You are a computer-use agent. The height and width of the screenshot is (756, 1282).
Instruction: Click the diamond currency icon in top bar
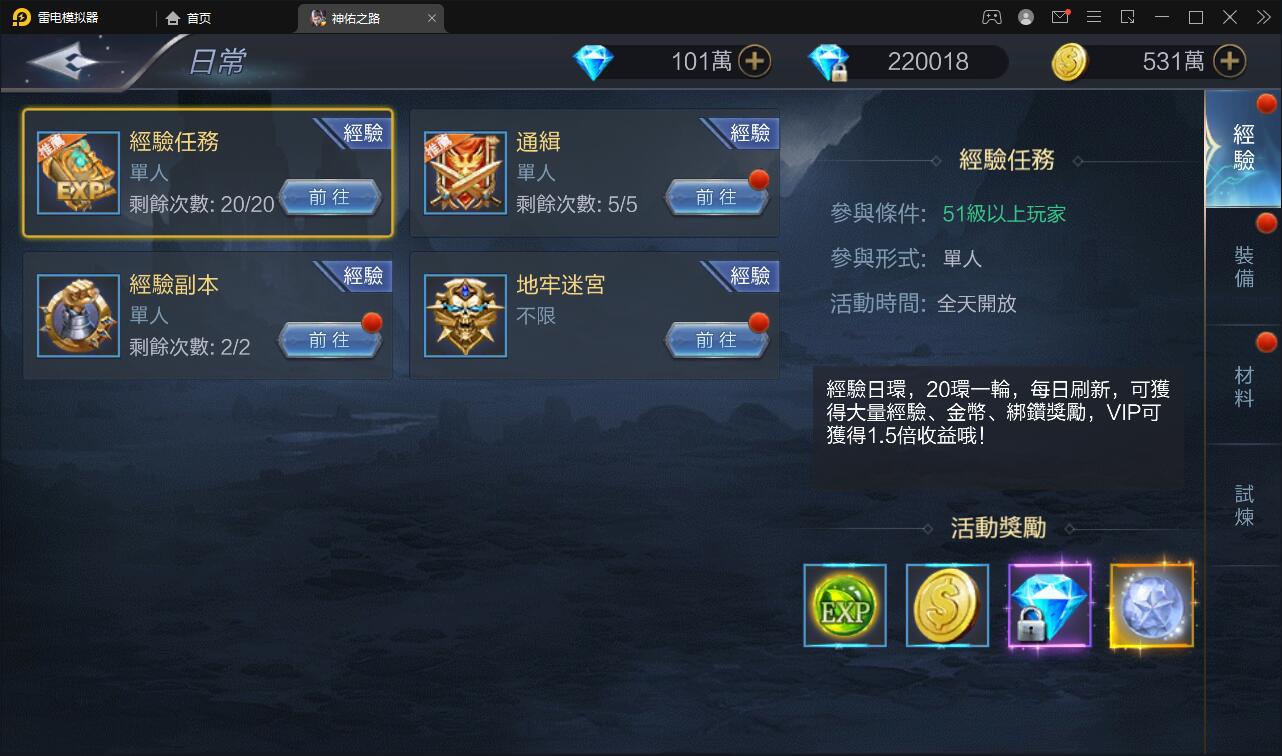point(593,61)
